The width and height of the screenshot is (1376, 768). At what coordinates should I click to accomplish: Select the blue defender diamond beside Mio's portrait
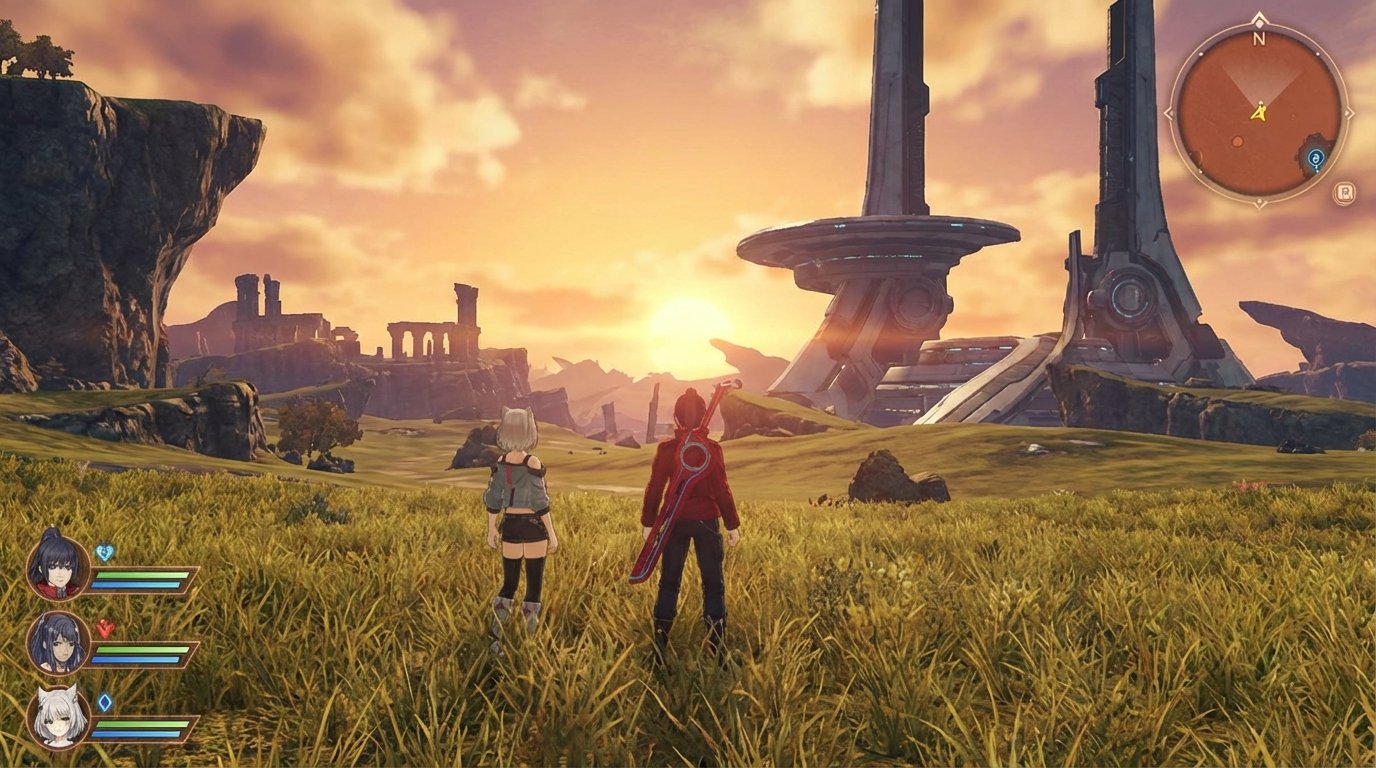coord(105,700)
